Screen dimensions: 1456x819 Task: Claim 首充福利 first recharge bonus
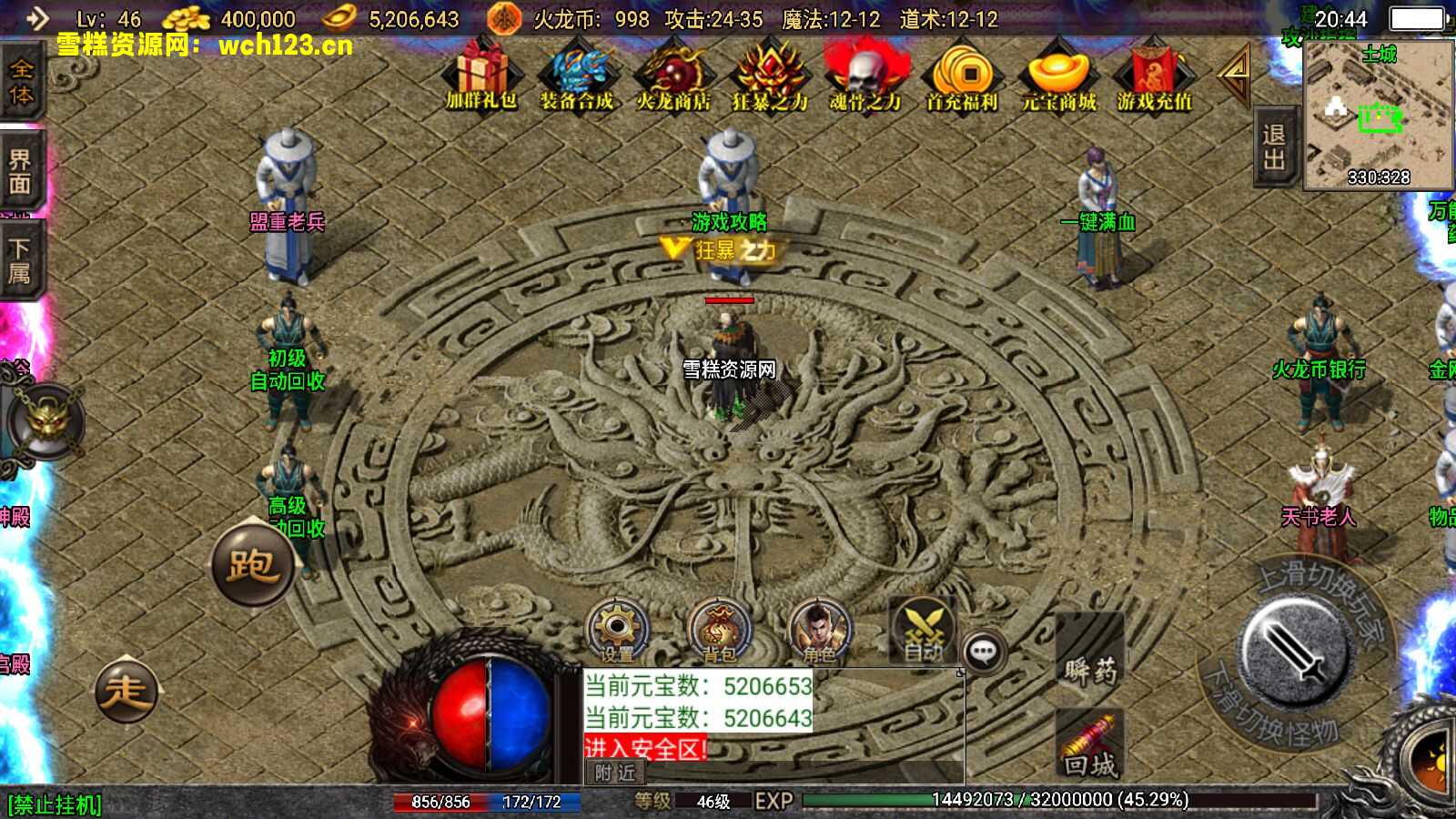(962, 76)
